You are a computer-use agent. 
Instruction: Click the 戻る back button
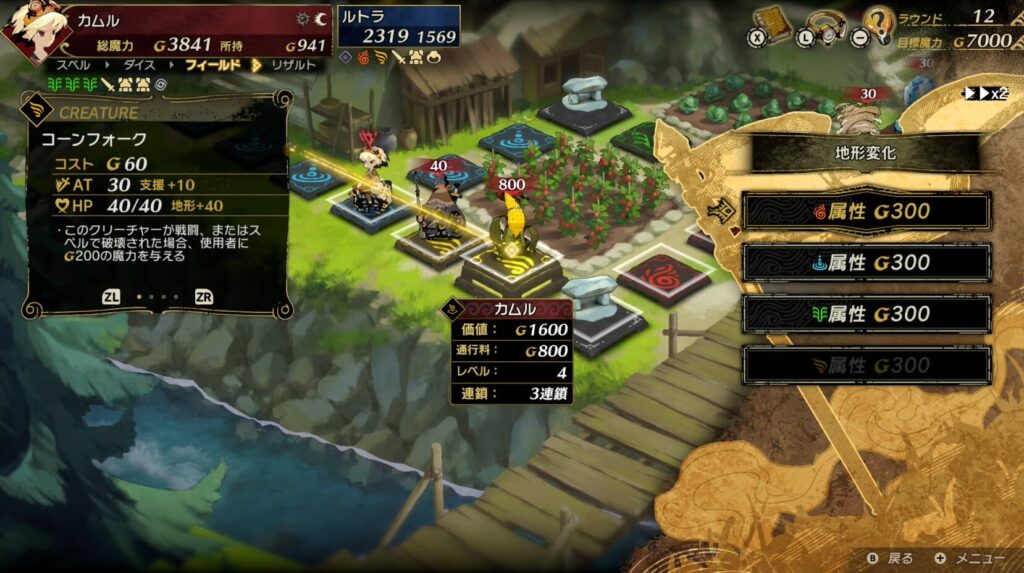[891, 557]
